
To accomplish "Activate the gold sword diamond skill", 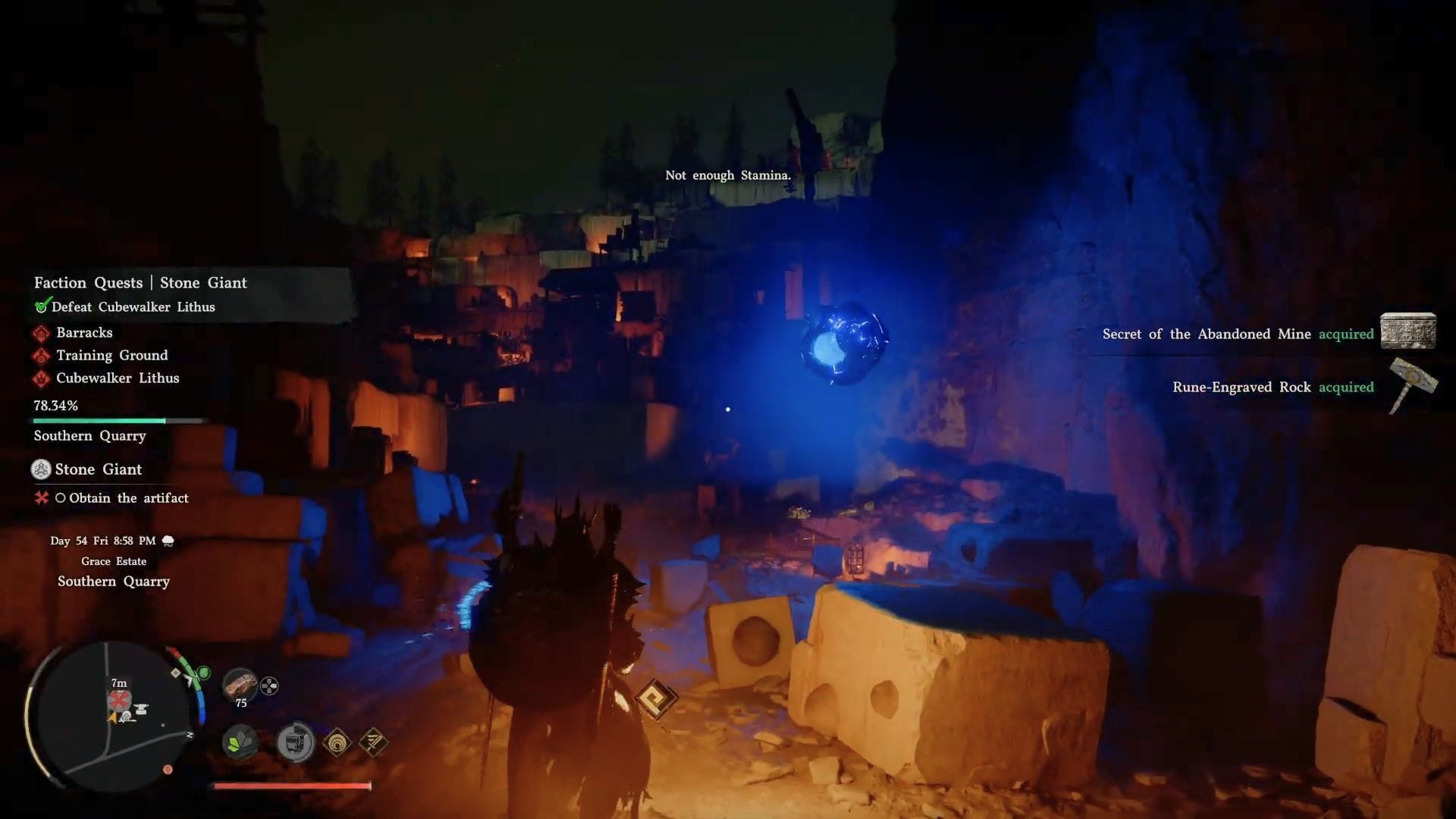I will click(373, 742).
